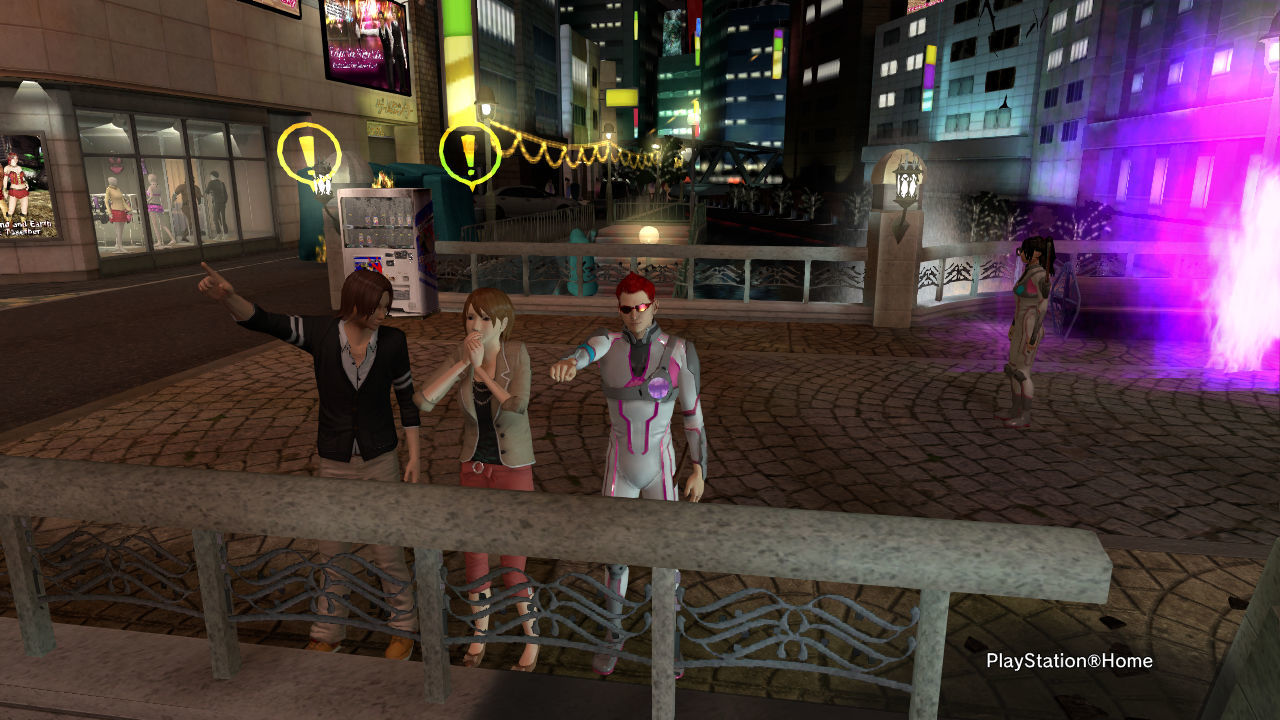The height and width of the screenshot is (720, 1280).
Task: Click the exclamation marker beside the street lamp
Action: tap(469, 153)
